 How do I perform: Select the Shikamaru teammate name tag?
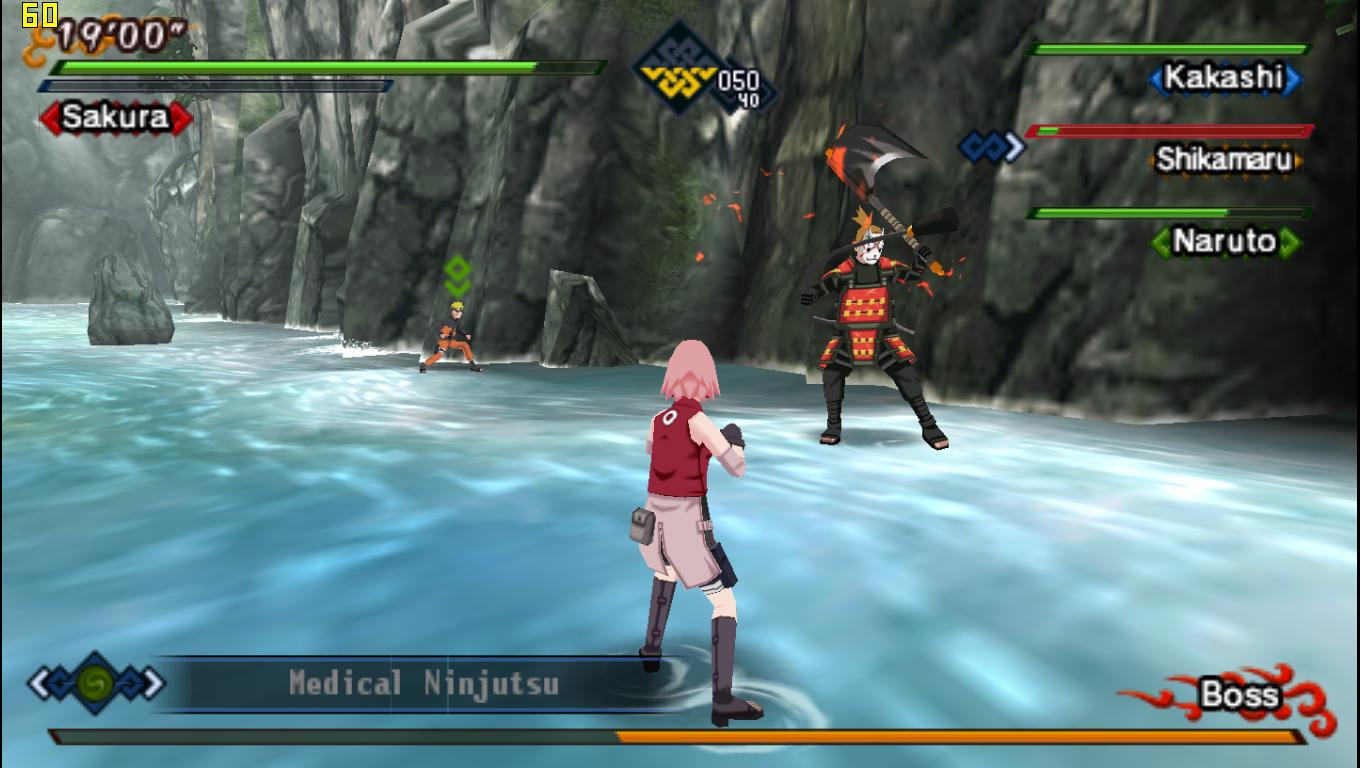1224,160
